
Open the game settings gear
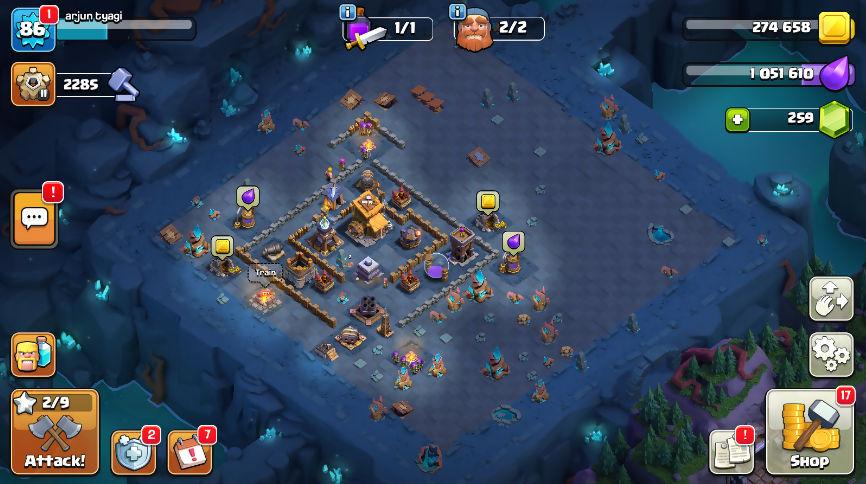(831, 354)
